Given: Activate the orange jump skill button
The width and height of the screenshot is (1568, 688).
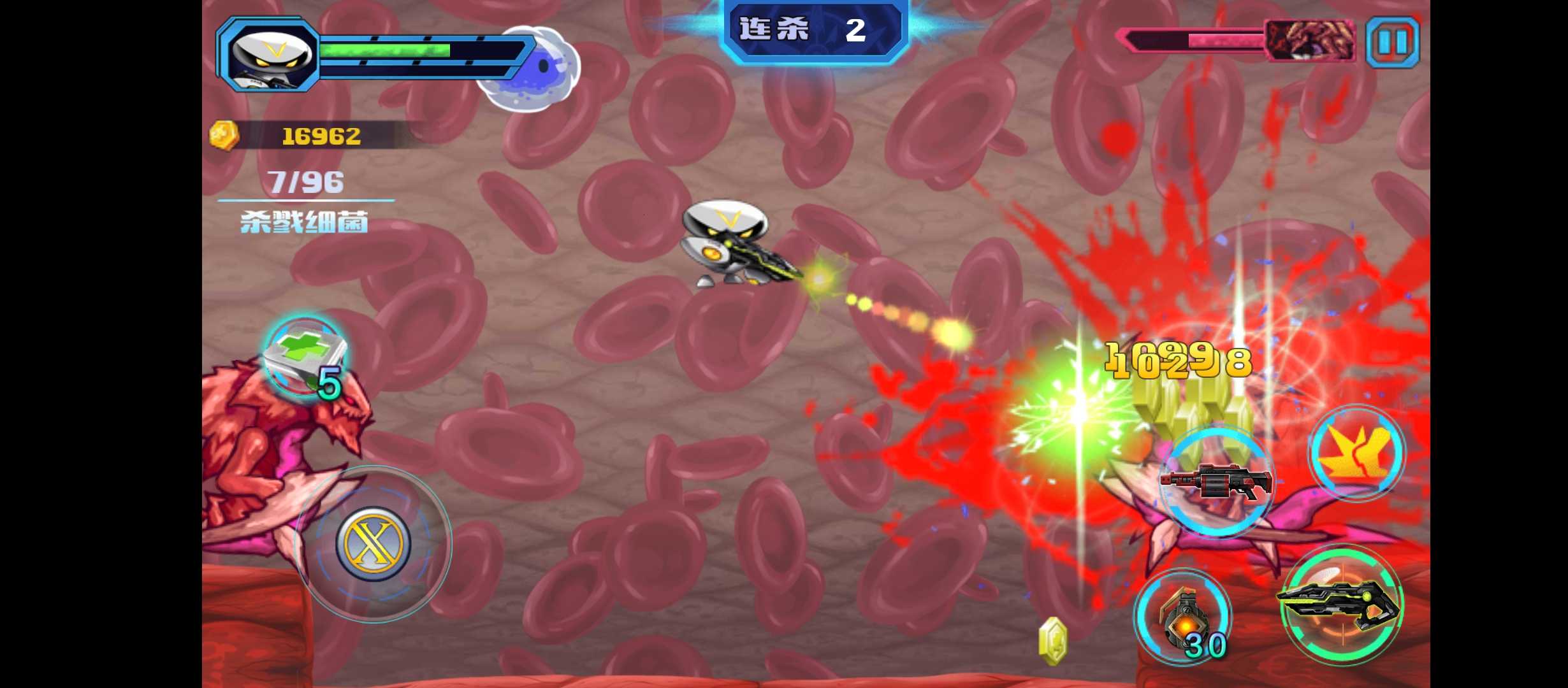Looking at the screenshot, I should [x=1357, y=452].
